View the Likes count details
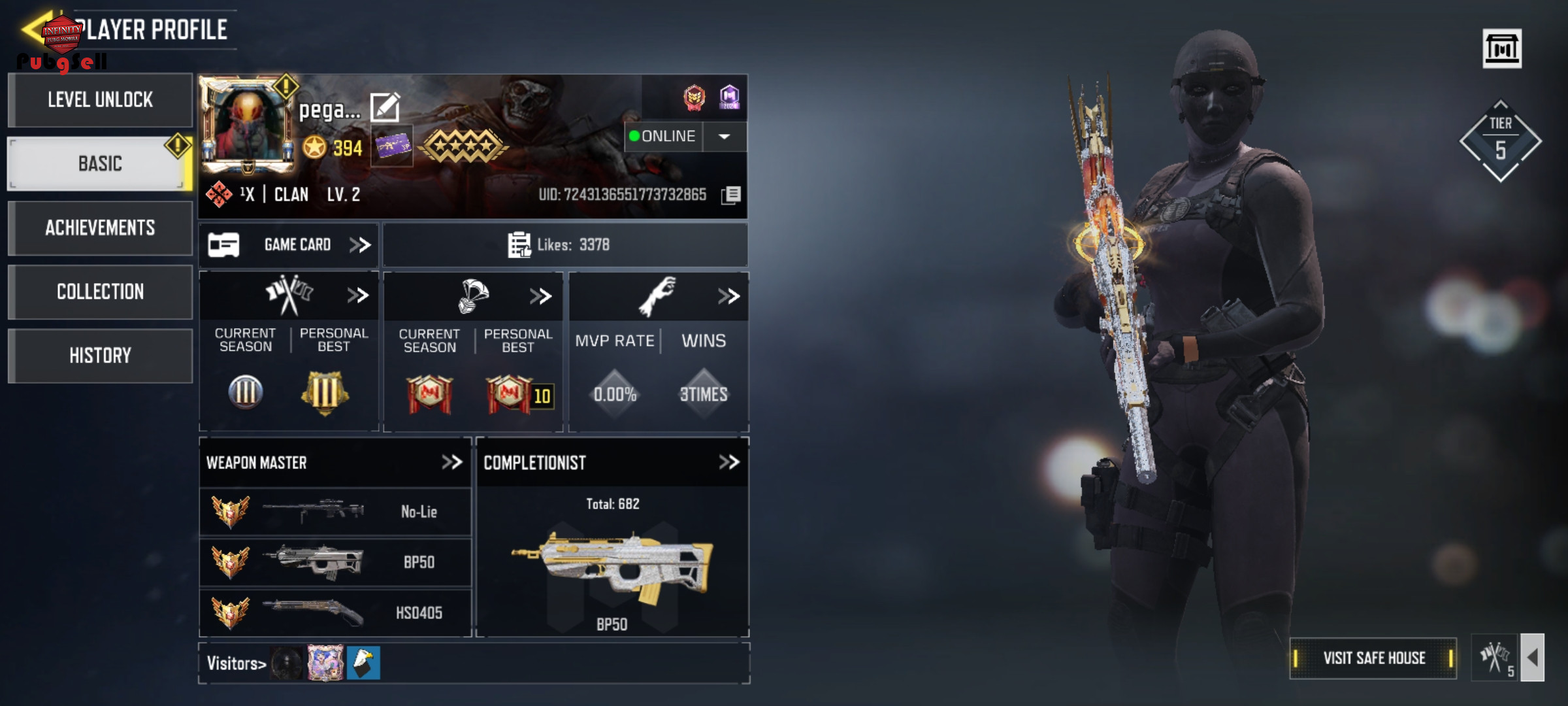This screenshot has width=1568, height=706. pos(559,245)
